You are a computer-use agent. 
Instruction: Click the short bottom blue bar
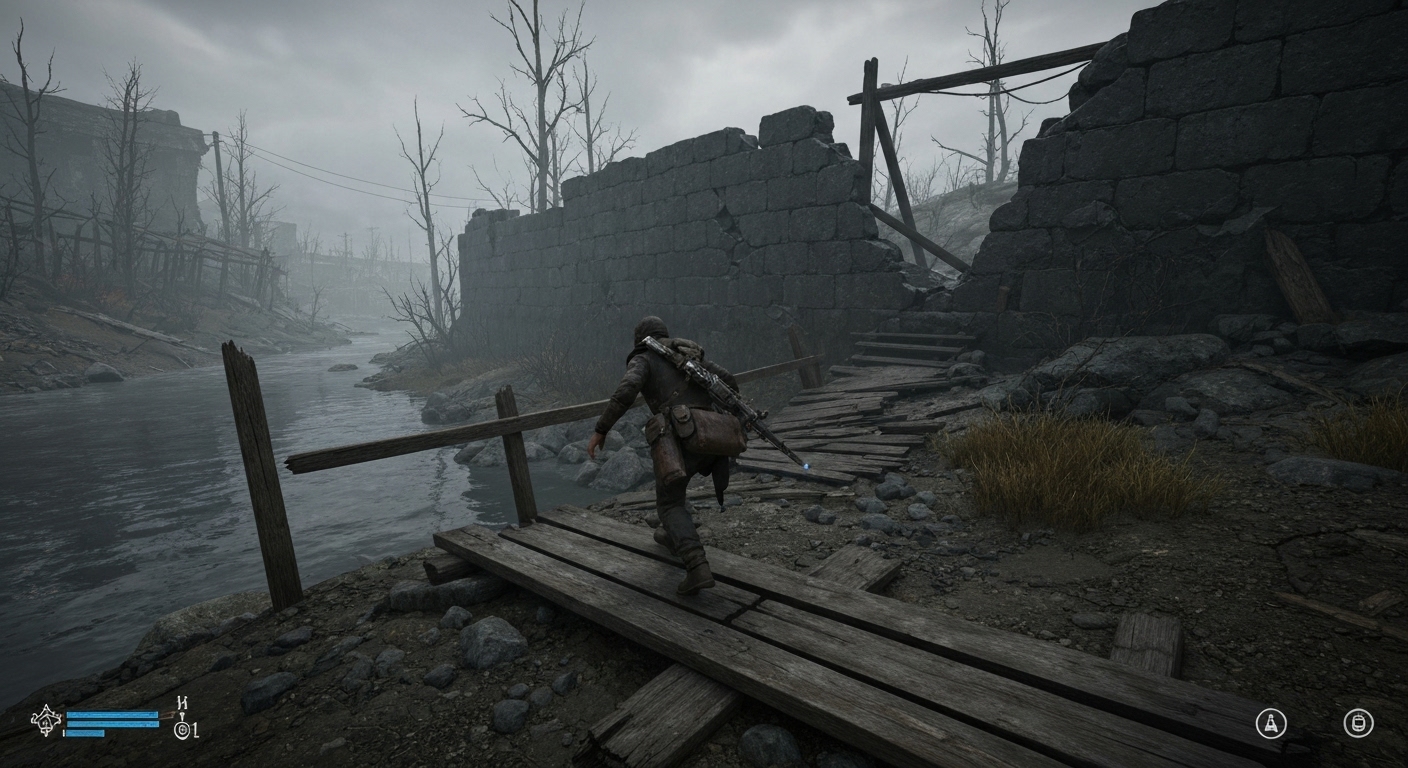85,733
